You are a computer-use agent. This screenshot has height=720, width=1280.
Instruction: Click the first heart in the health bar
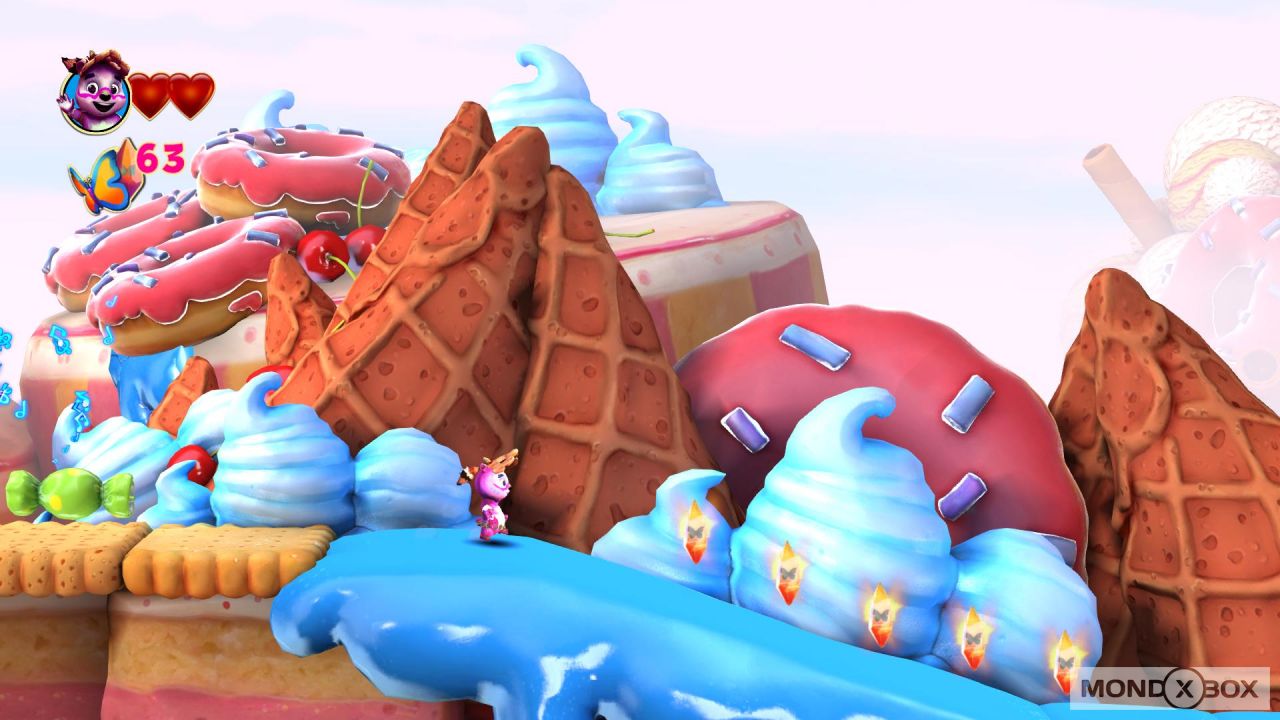click(x=153, y=93)
